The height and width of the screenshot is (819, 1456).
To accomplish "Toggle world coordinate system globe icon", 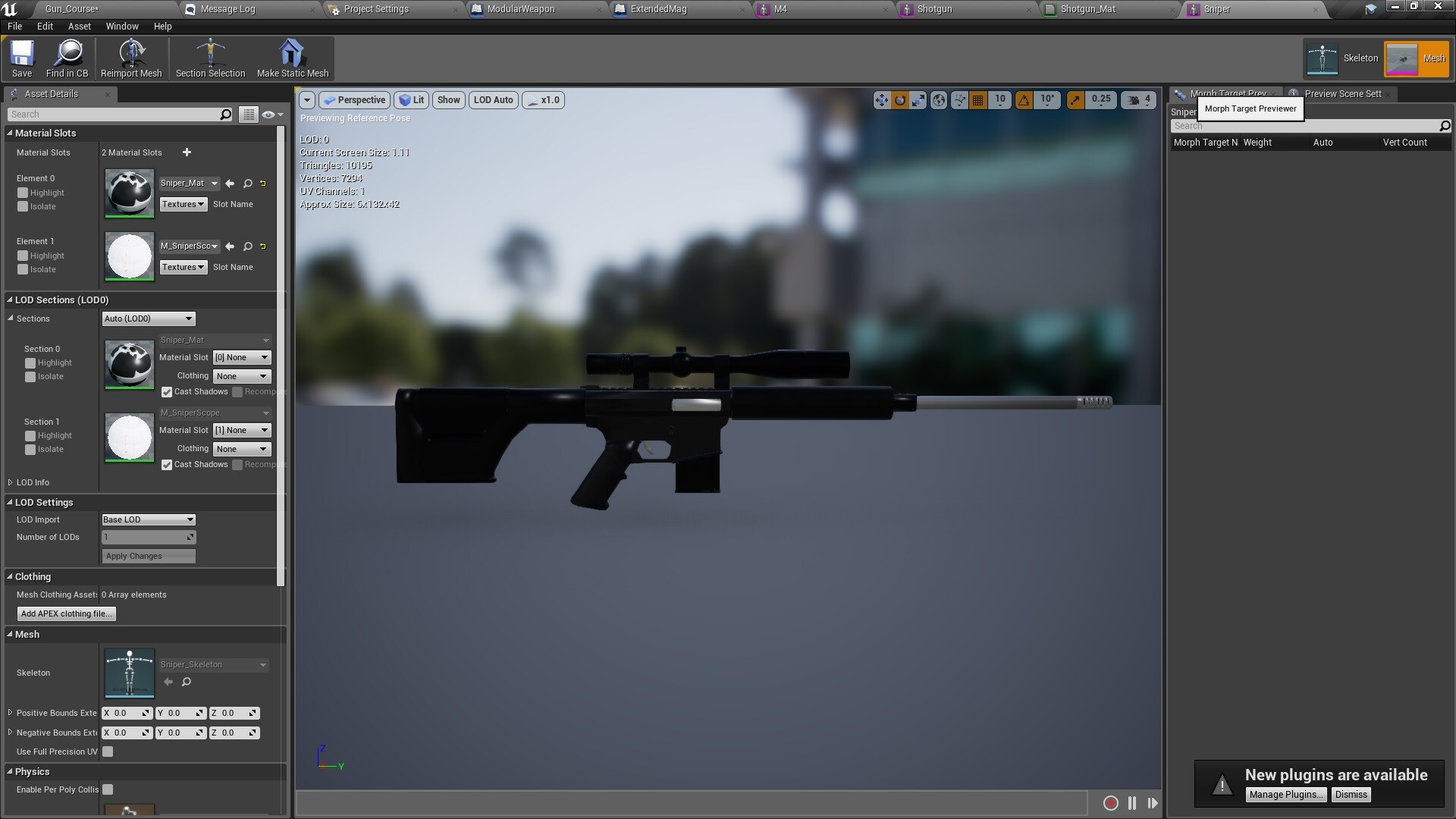I will tap(937, 99).
